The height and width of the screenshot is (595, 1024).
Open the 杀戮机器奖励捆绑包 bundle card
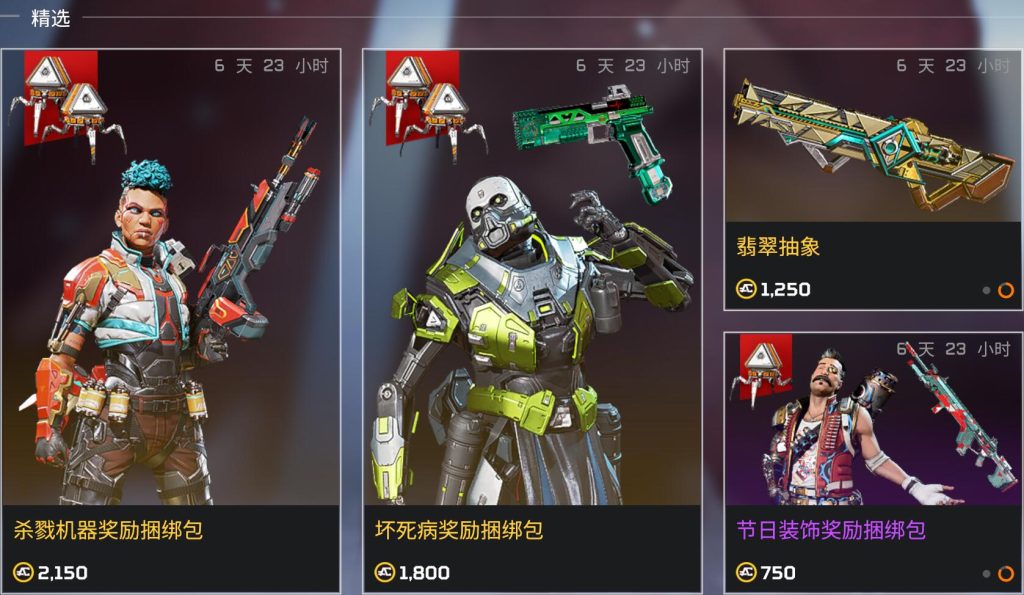tap(171, 320)
